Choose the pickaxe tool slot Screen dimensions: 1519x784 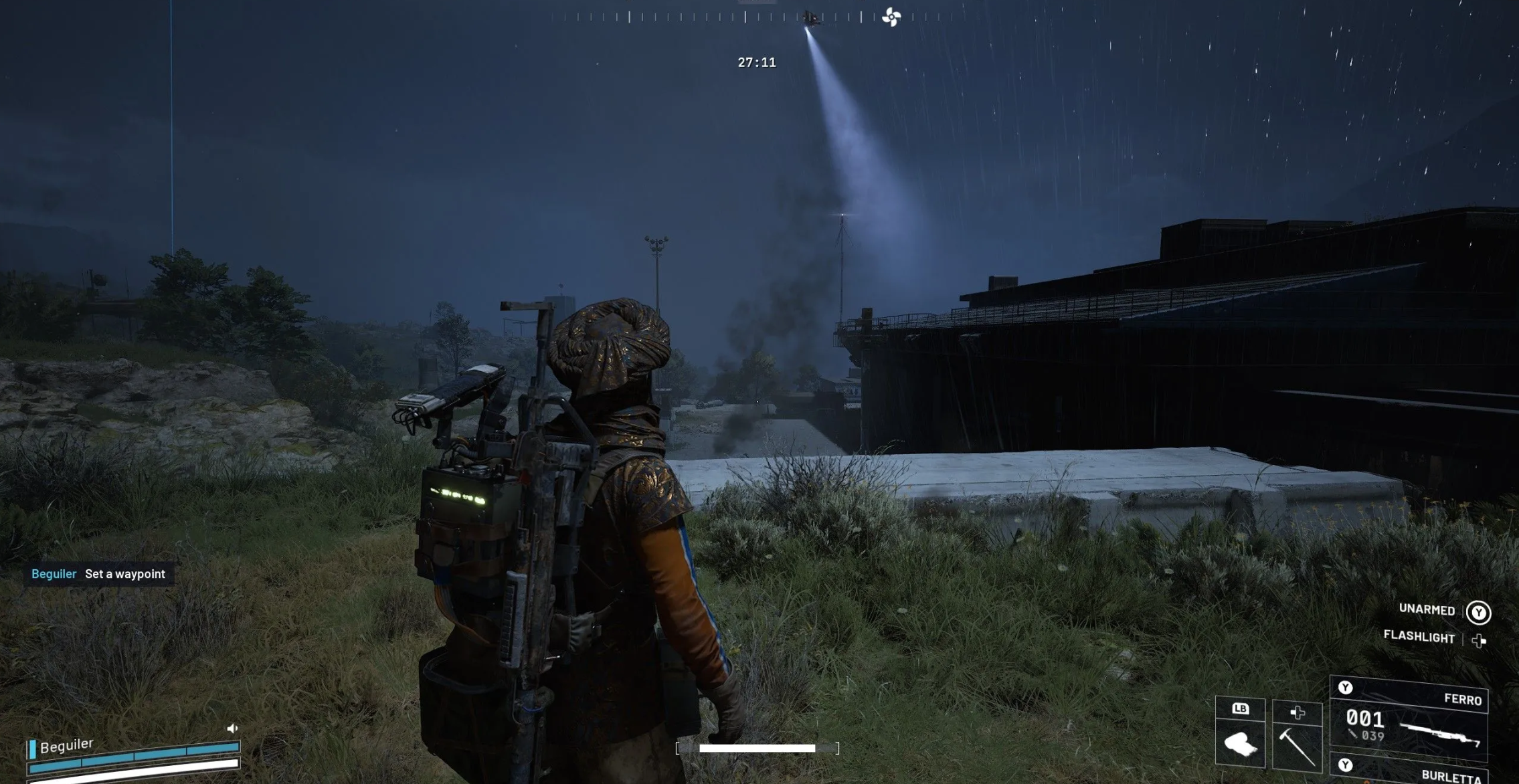(x=1296, y=744)
